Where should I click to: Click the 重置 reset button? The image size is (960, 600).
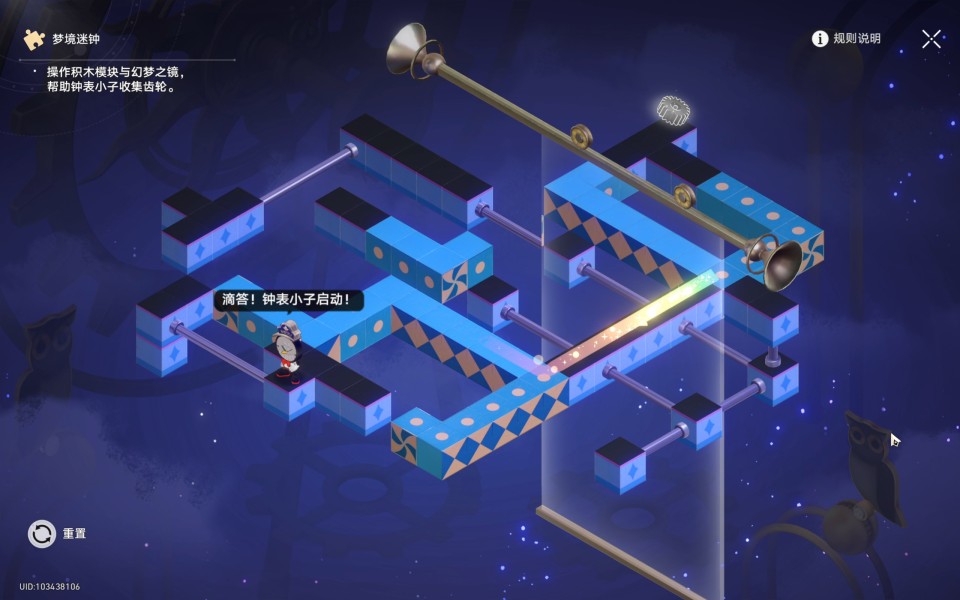point(43,534)
